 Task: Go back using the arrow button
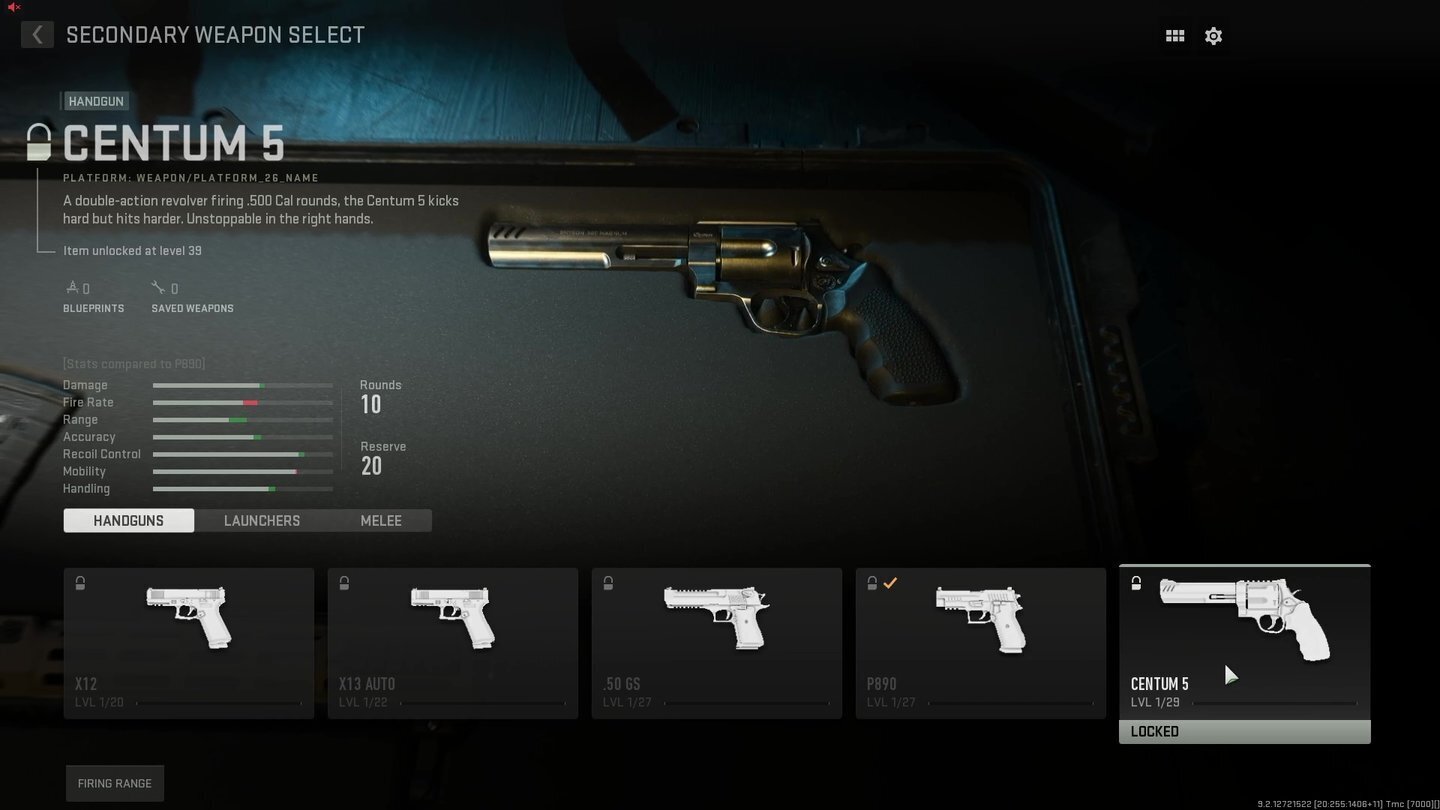(37, 35)
